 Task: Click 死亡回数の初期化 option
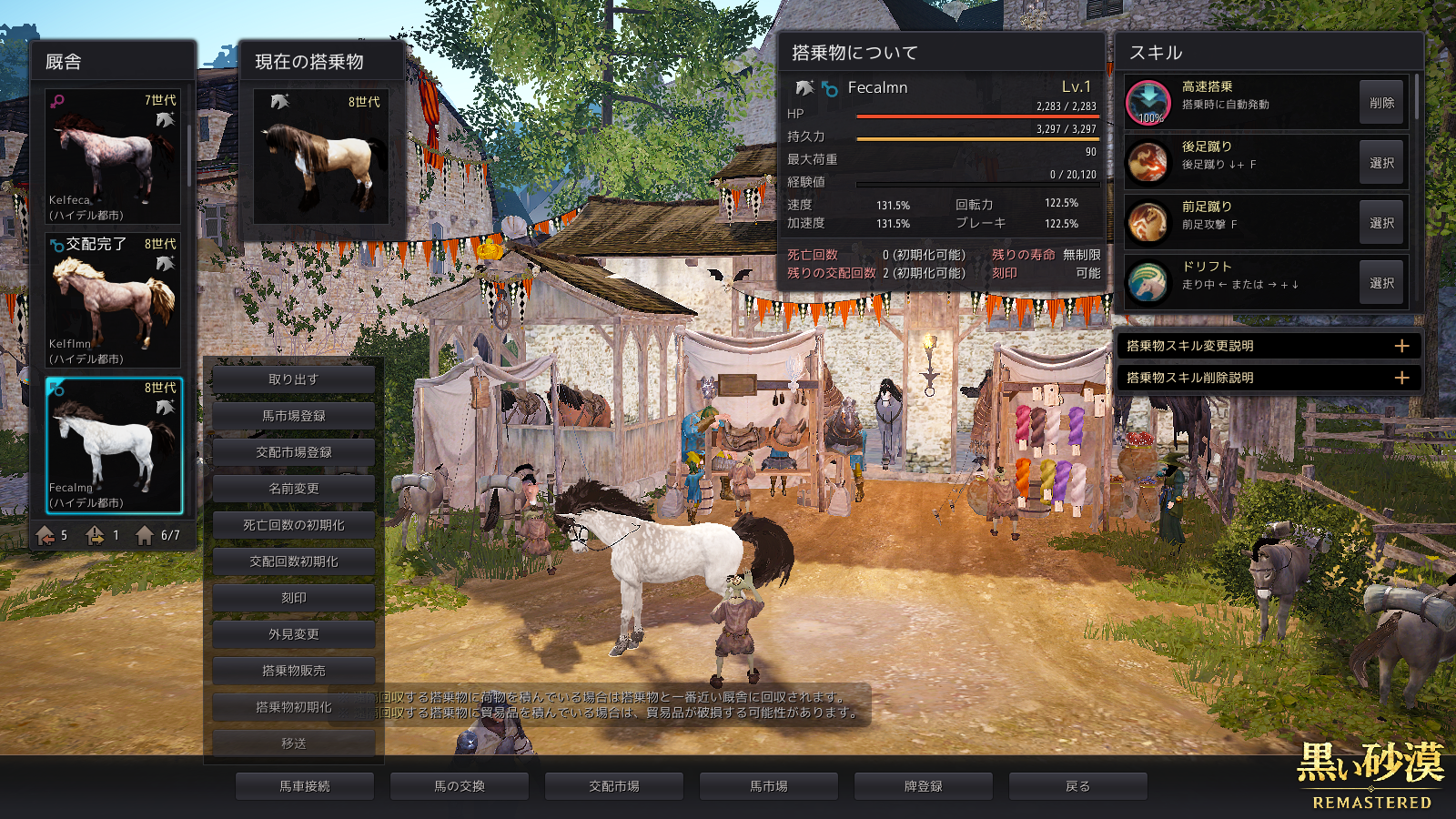(293, 525)
